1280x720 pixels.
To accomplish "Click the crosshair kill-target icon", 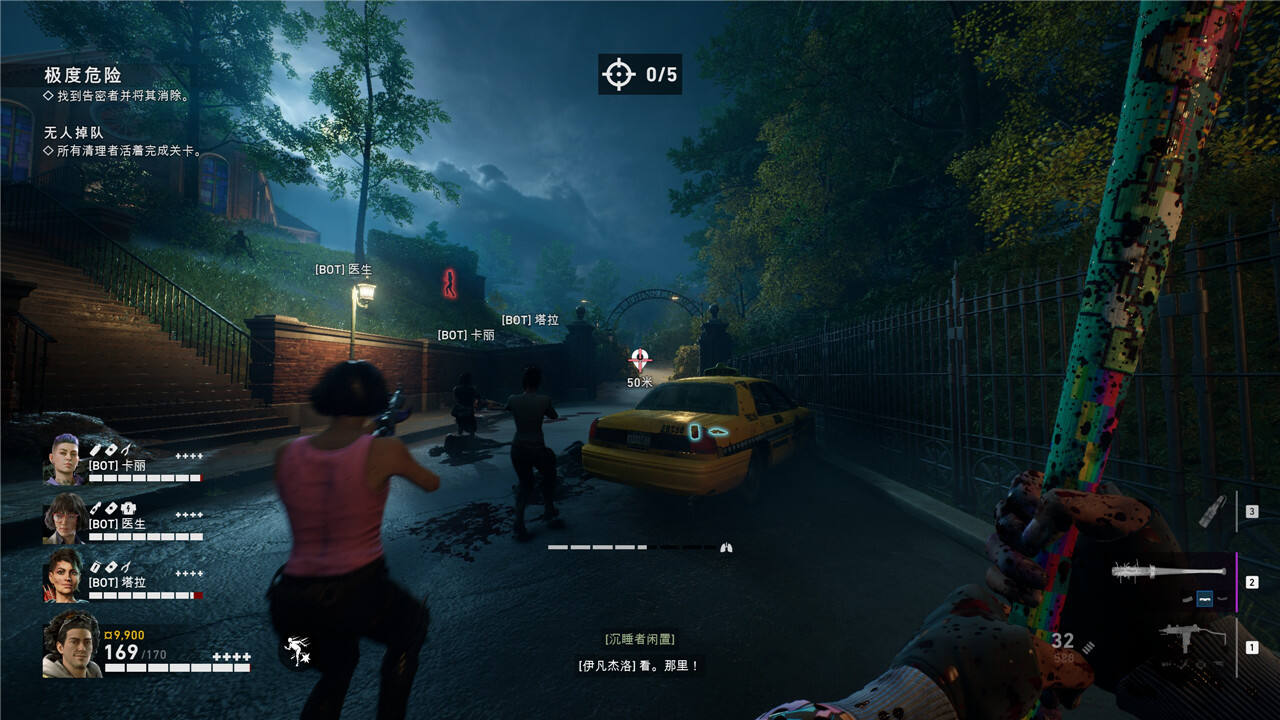I will (619, 74).
